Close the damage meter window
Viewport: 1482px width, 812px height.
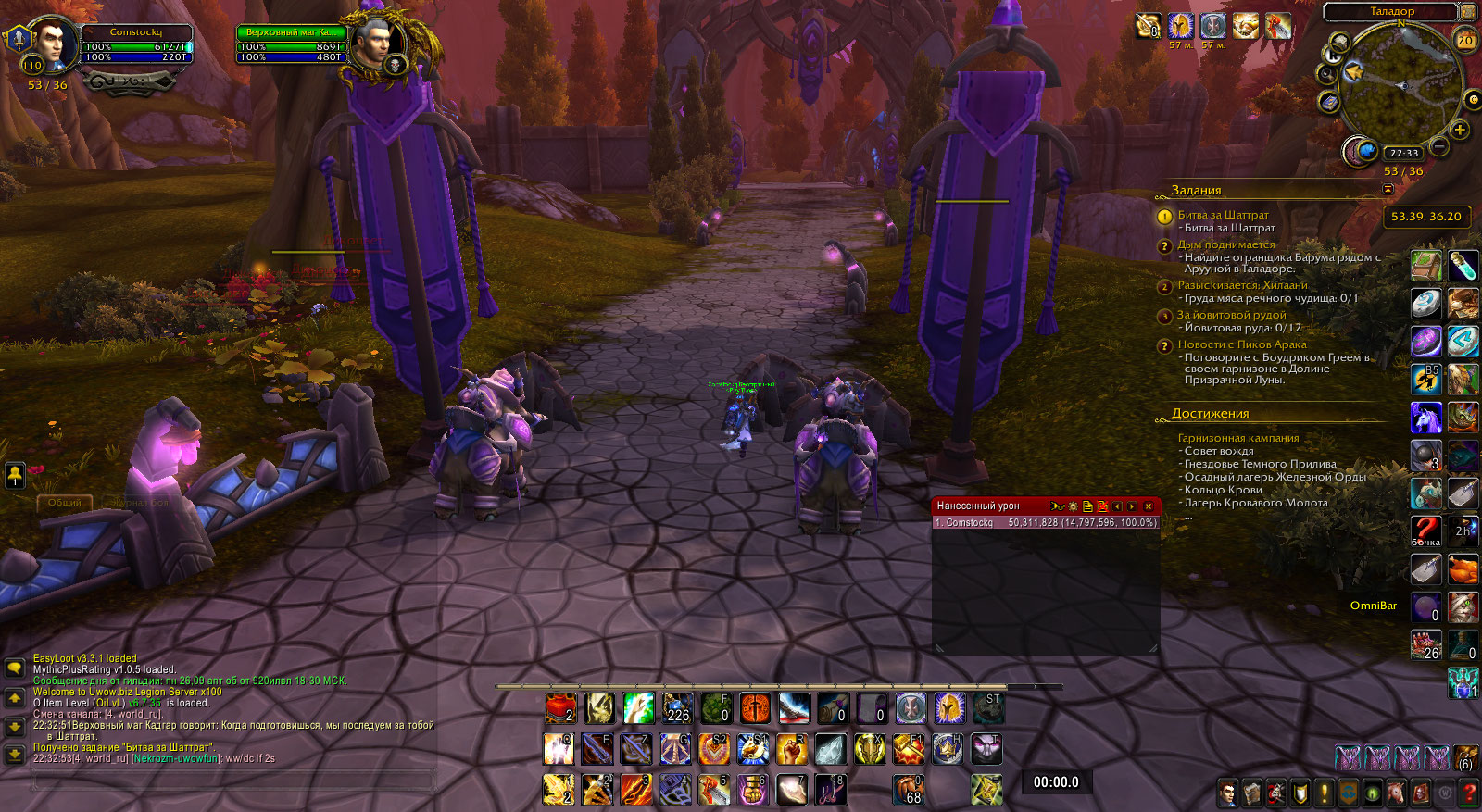tap(1149, 506)
